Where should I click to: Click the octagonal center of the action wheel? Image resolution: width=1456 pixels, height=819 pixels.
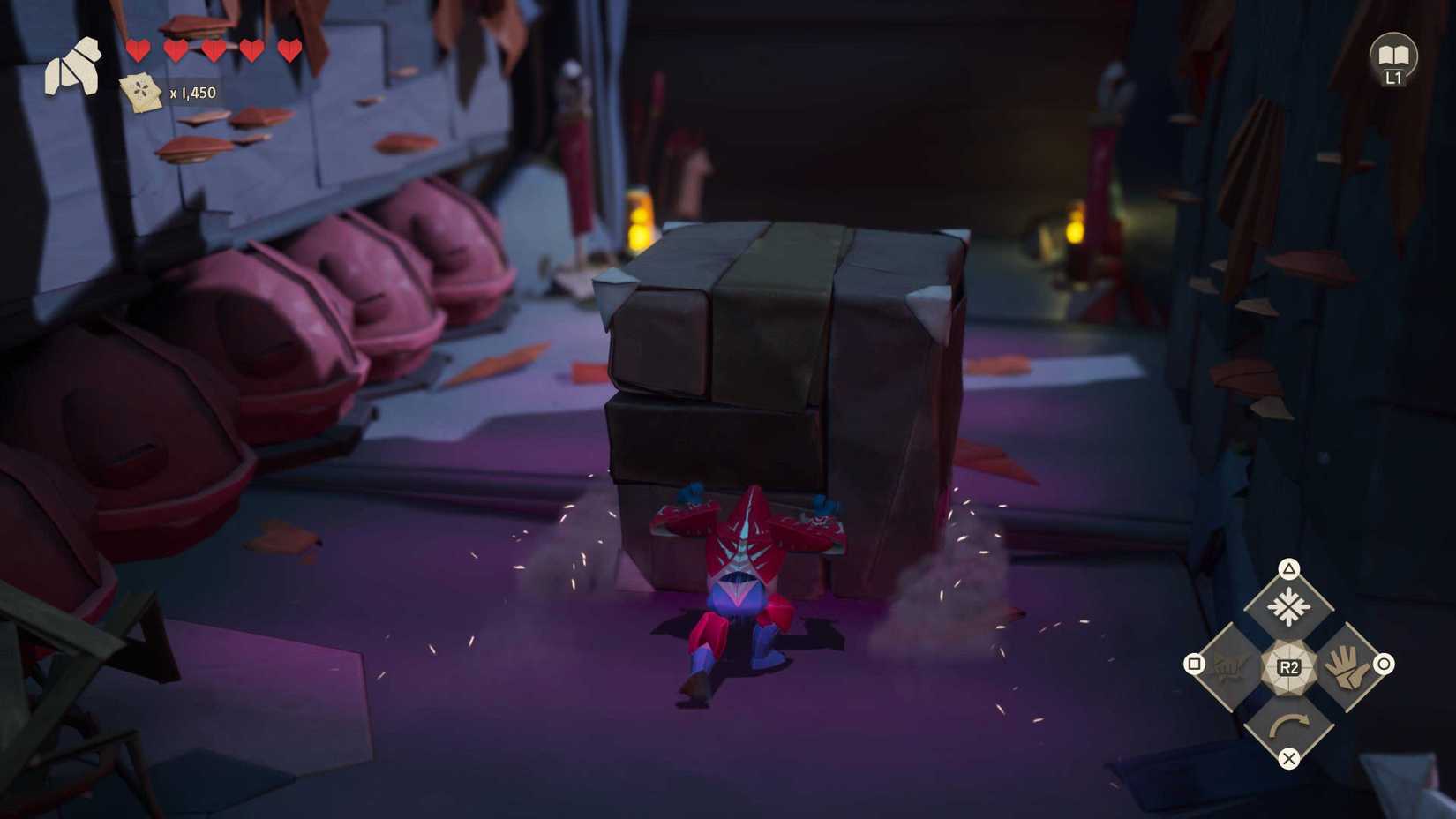pos(1290,668)
